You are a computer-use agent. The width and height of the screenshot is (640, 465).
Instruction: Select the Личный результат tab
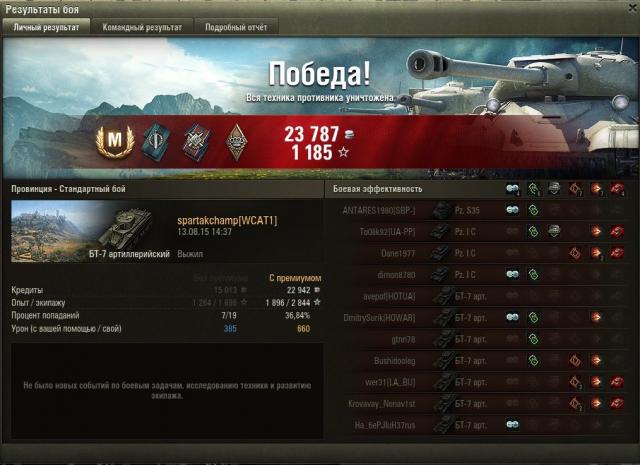coord(46,27)
